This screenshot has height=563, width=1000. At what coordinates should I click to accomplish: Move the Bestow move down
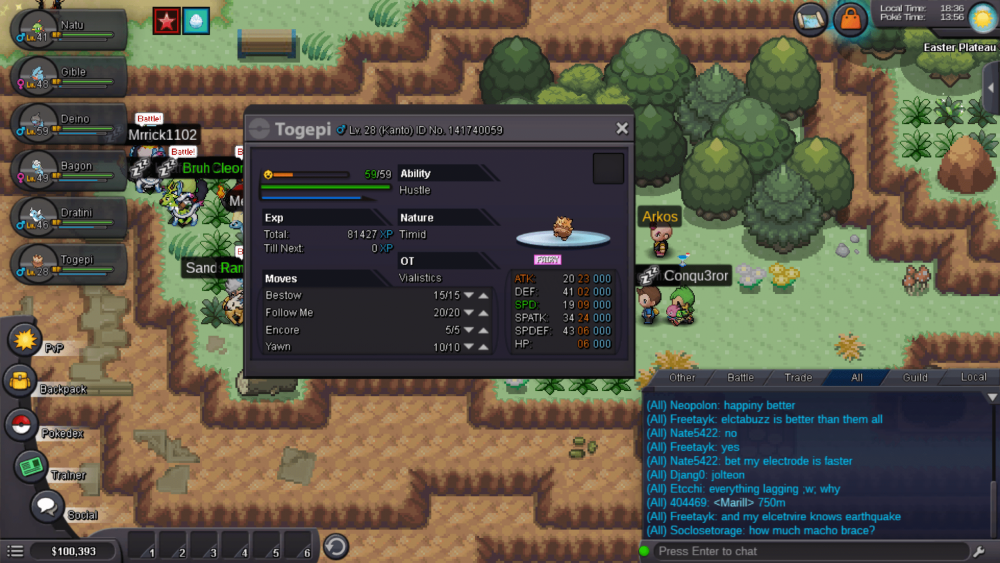click(467, 295)
